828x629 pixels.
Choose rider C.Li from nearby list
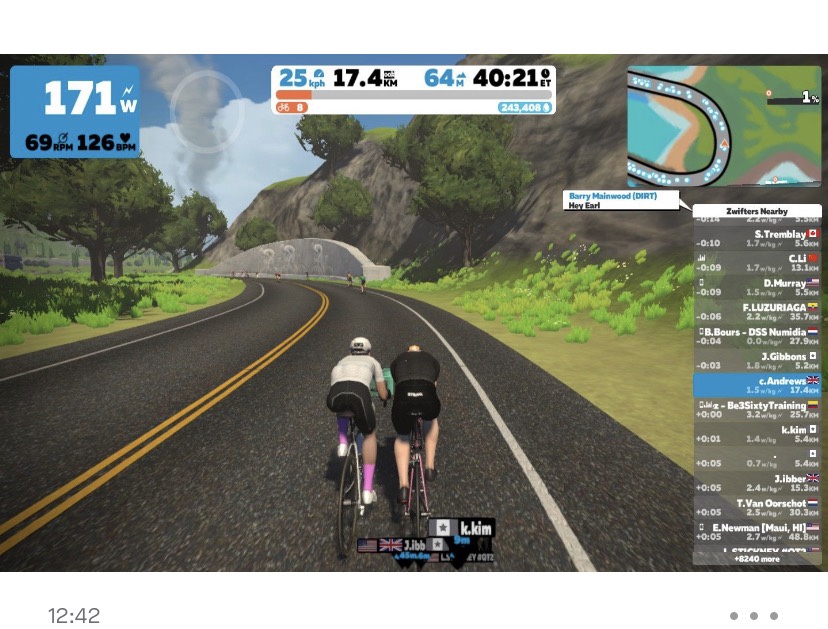point(757,262)
